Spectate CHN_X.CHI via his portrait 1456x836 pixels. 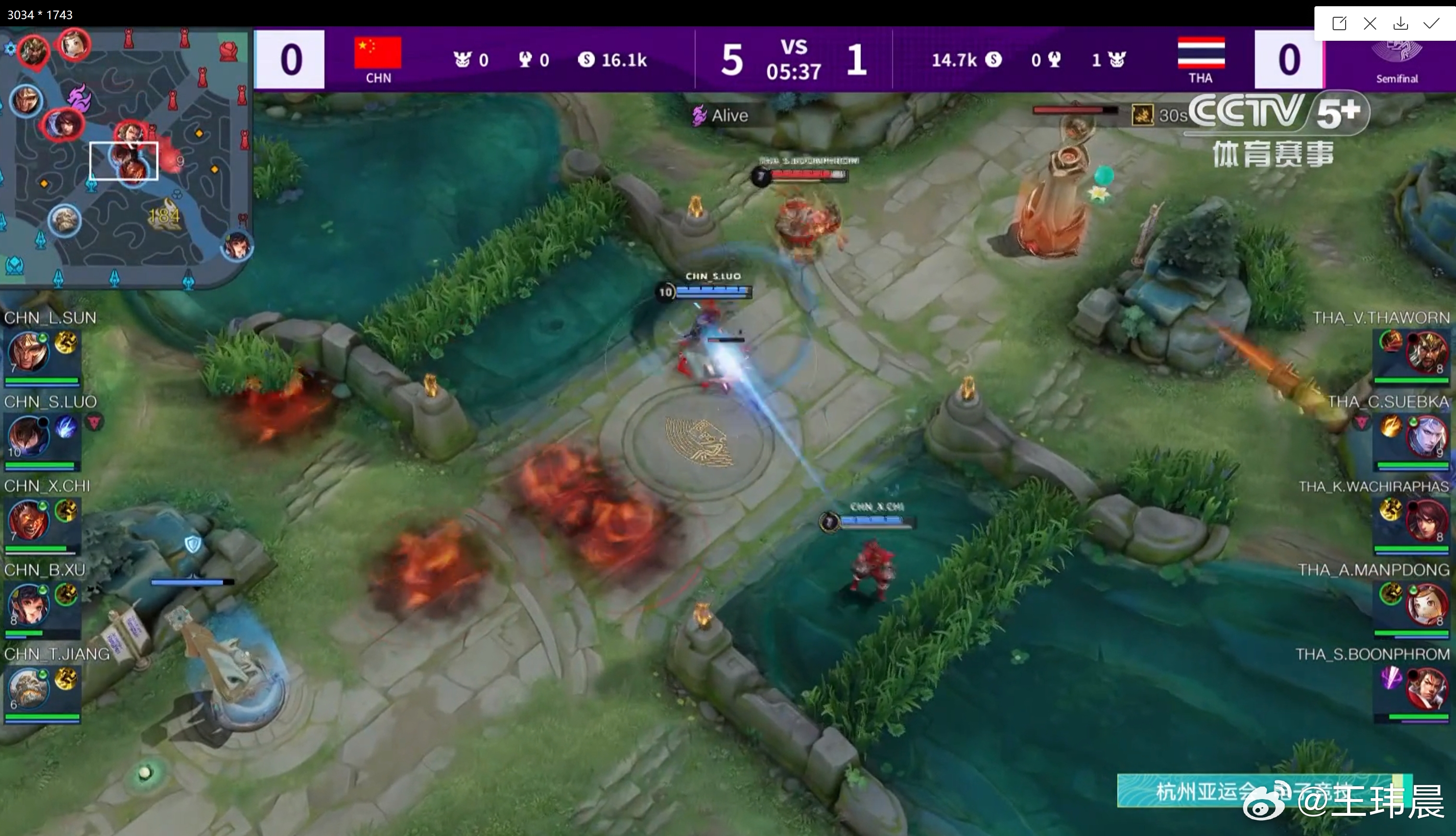pos(27,519)
